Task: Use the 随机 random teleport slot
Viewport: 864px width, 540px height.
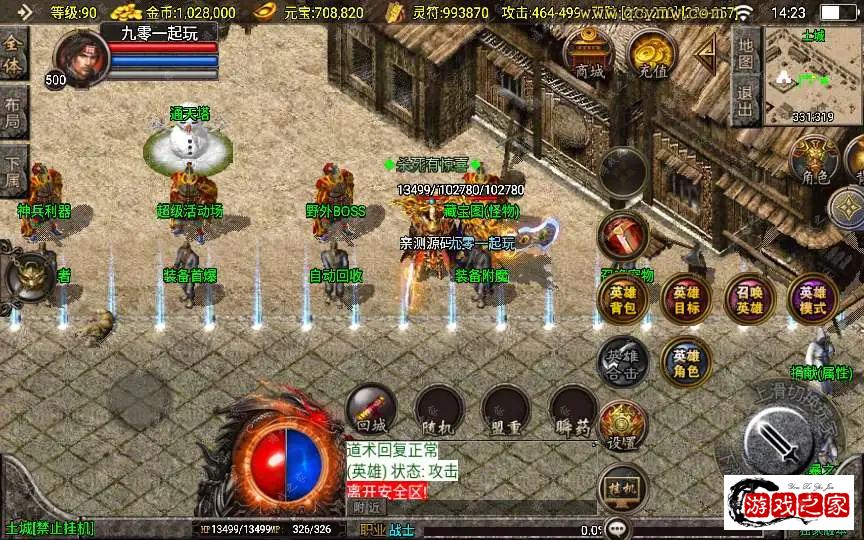Action: click(x=438, y=408)
